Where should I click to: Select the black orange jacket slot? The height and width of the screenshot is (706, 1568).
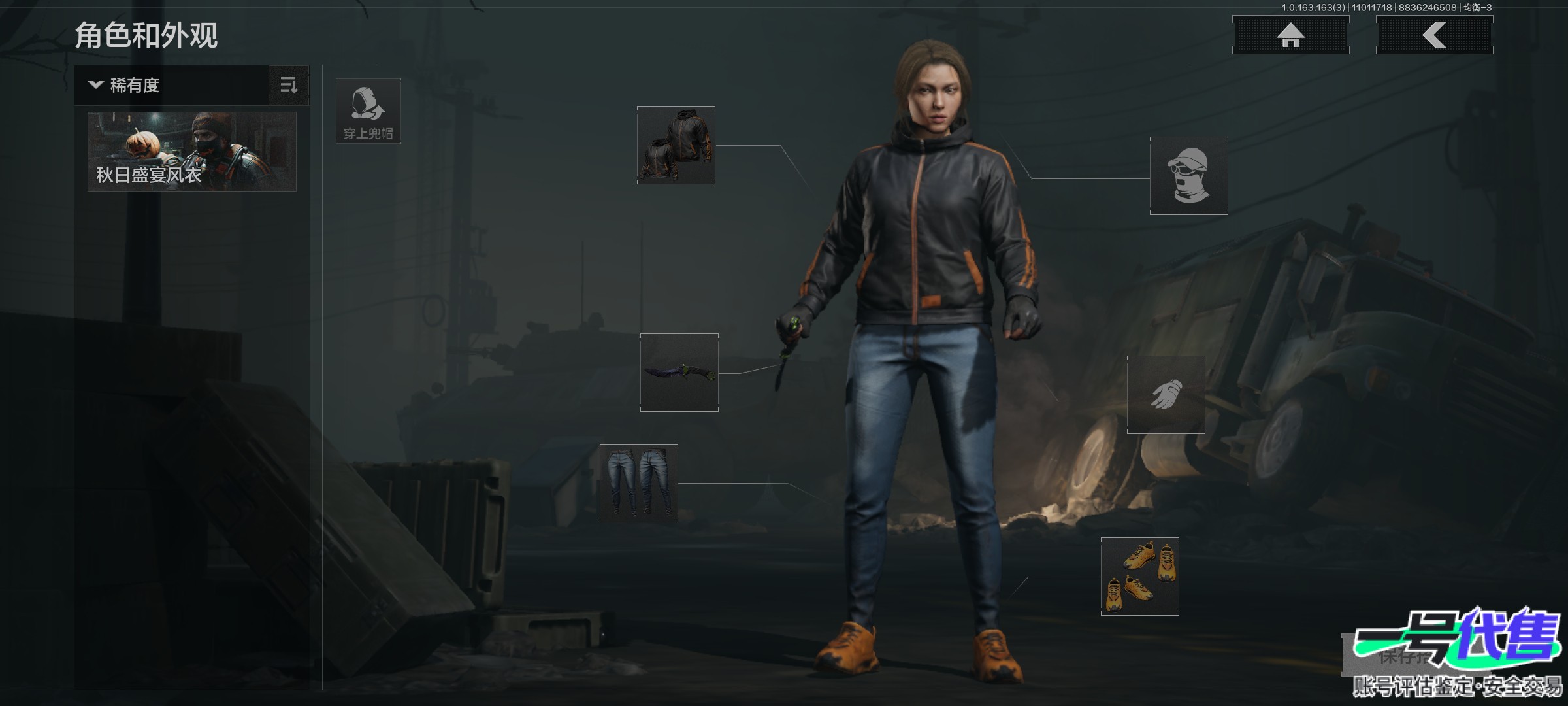676,145
